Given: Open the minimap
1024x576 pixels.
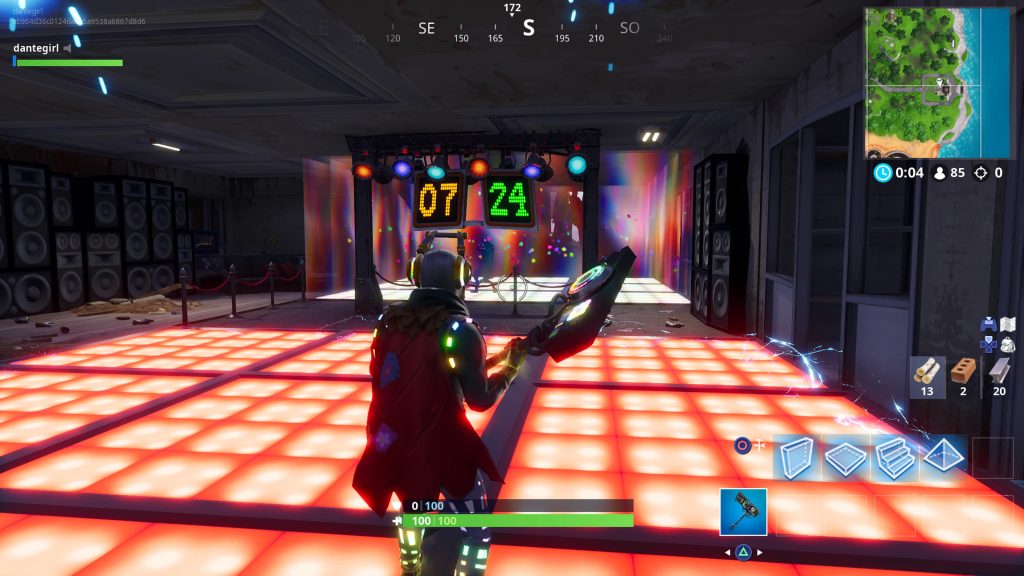Looking at the screenshot, I should [x=939, y=83].
